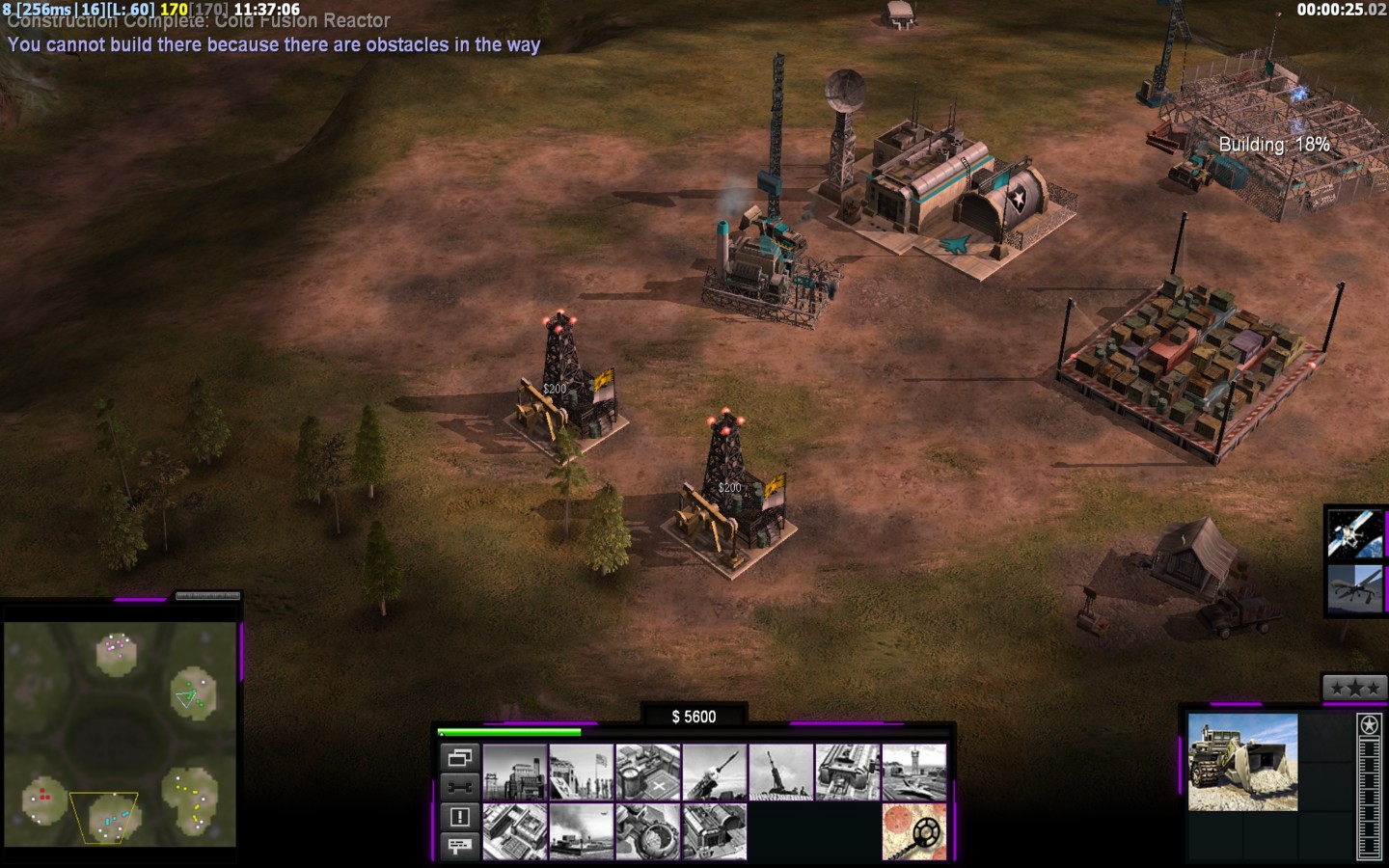
Task: Choose the Supply Center build icon
Action: [x=648, y=773]
